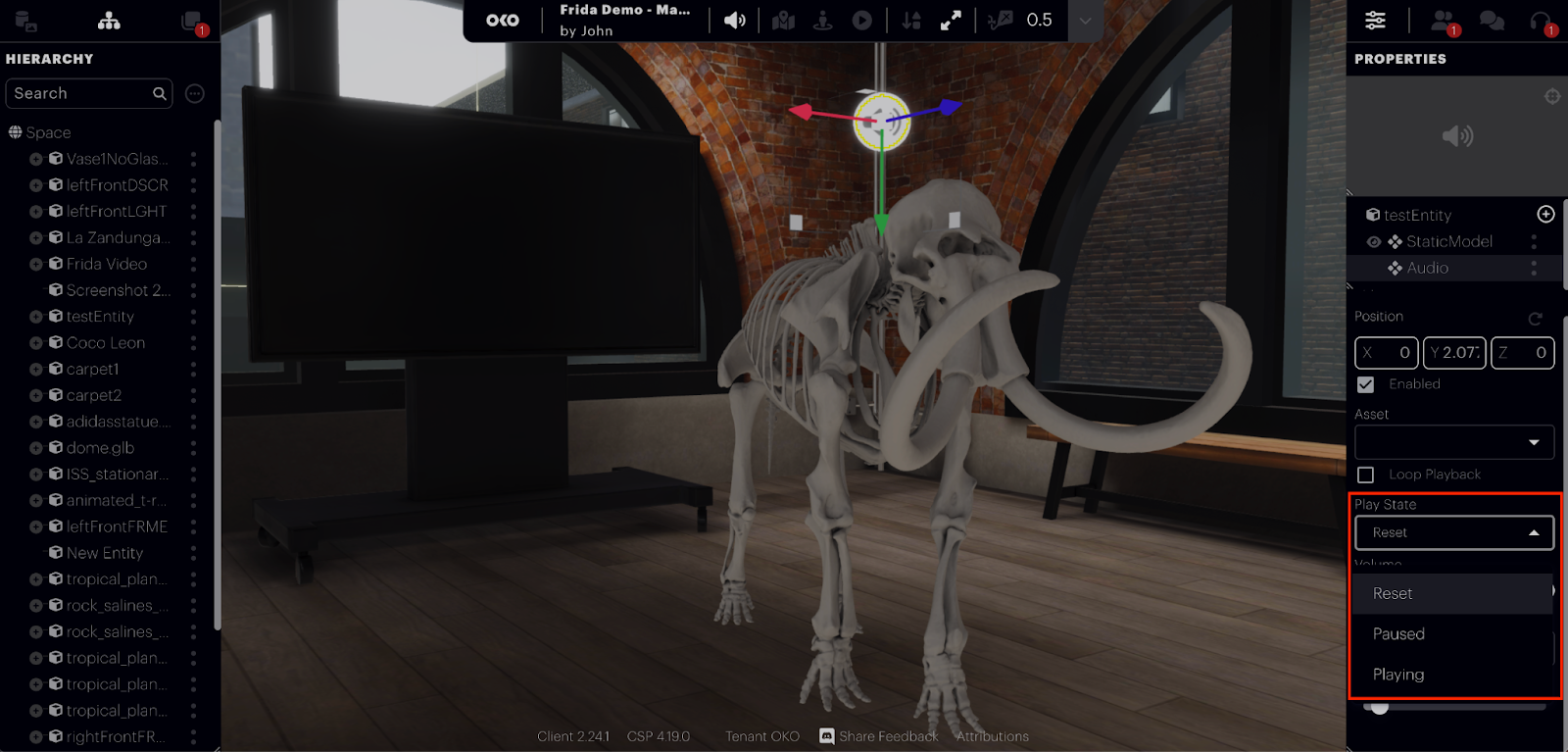
Task: Select Coco Leon in the hierarchy
Action: pyautogui.click(x=106, y=343)
